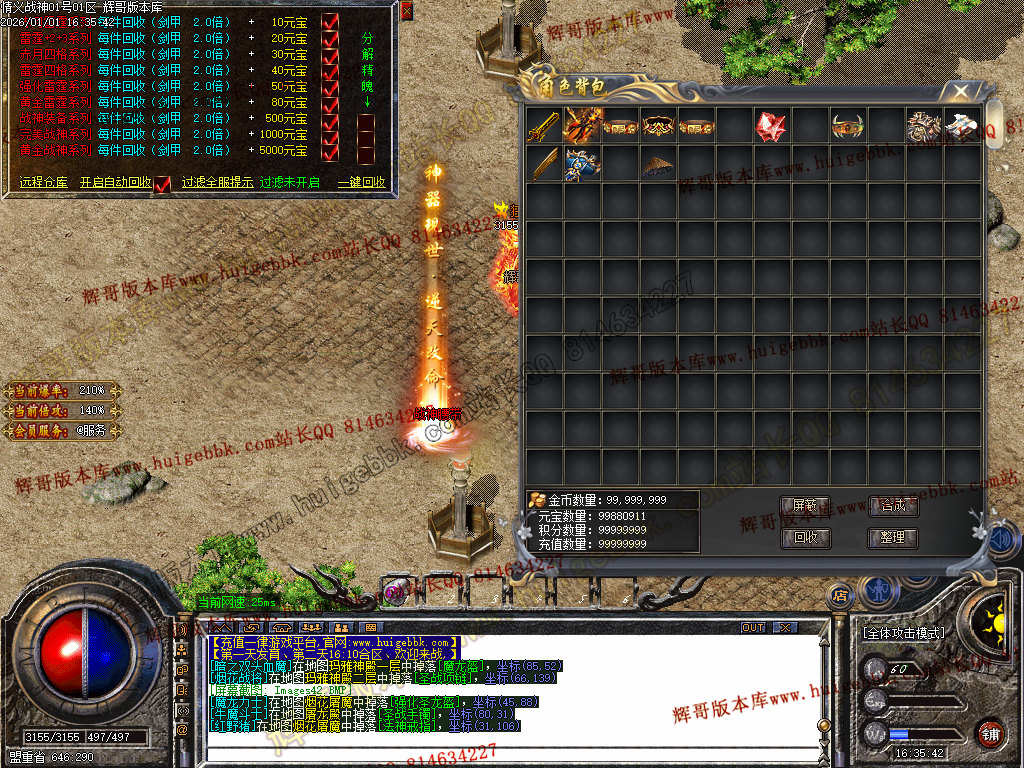This screenshot has width=1024, height=768.
Task: Uncheck the 黄金战神系列 recycle checkbox
Action: coord(331,150)
